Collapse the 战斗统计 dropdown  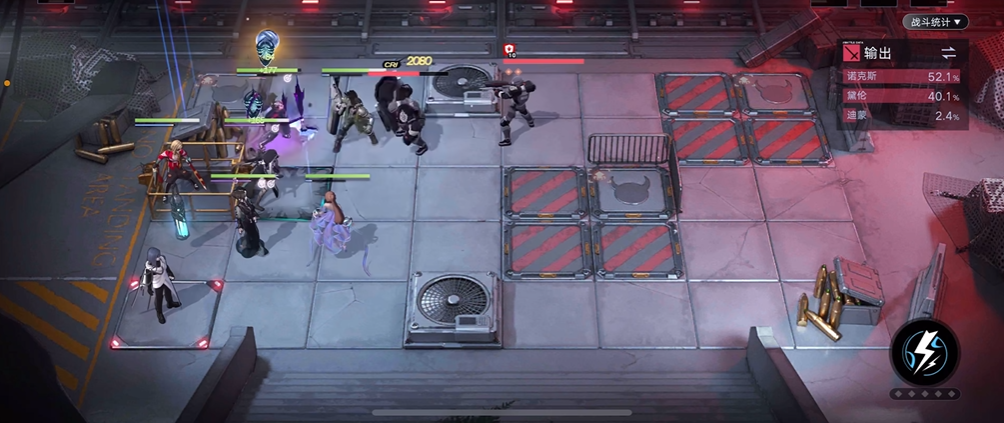click(x=935, y=21)
